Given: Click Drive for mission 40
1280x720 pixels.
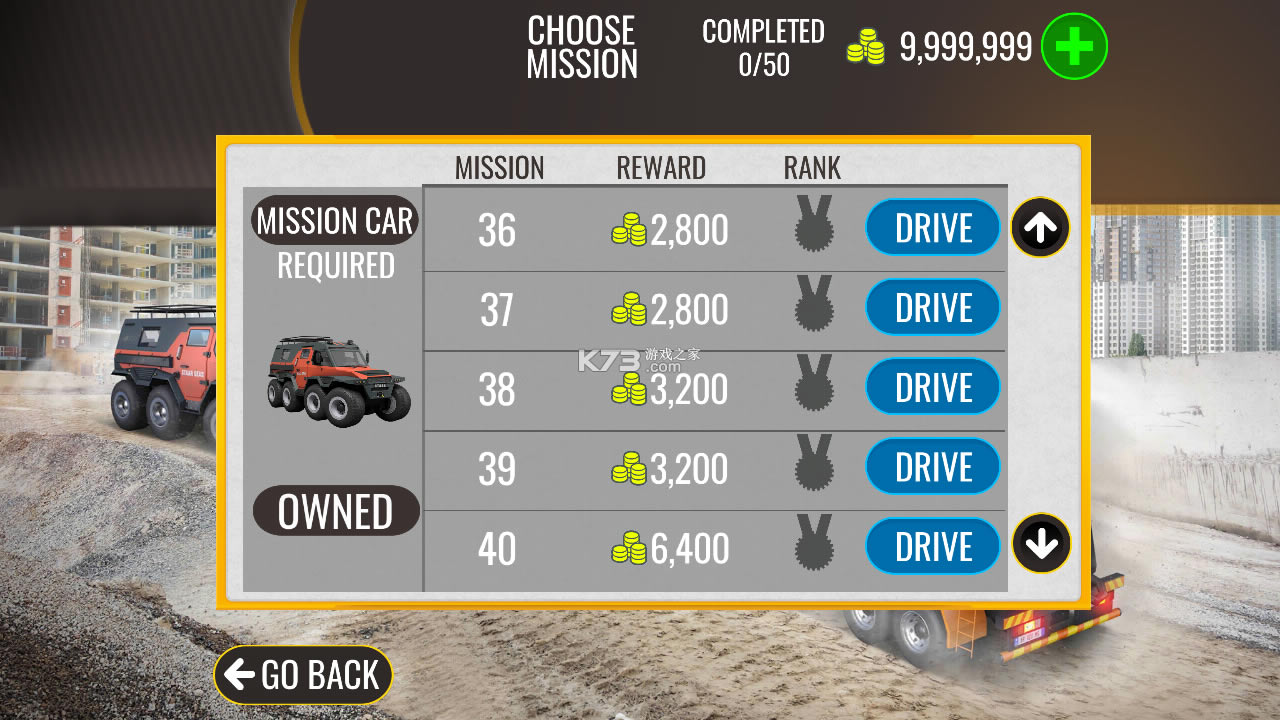Looking at the screenshot, I should (932, 546).
